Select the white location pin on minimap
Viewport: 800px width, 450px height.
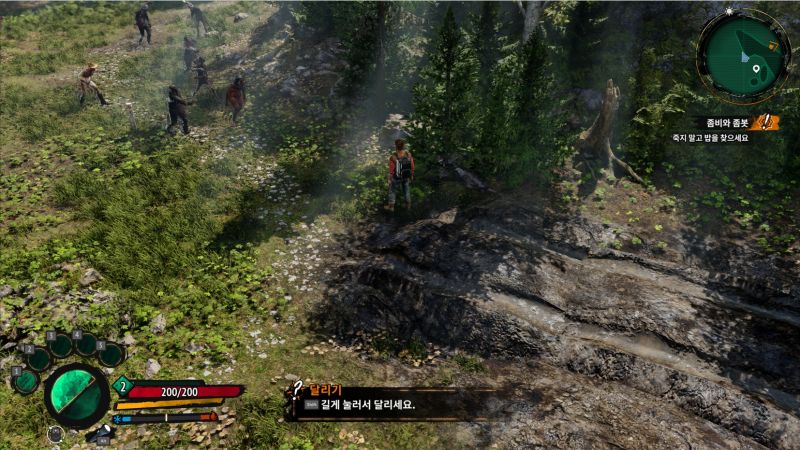758,70
